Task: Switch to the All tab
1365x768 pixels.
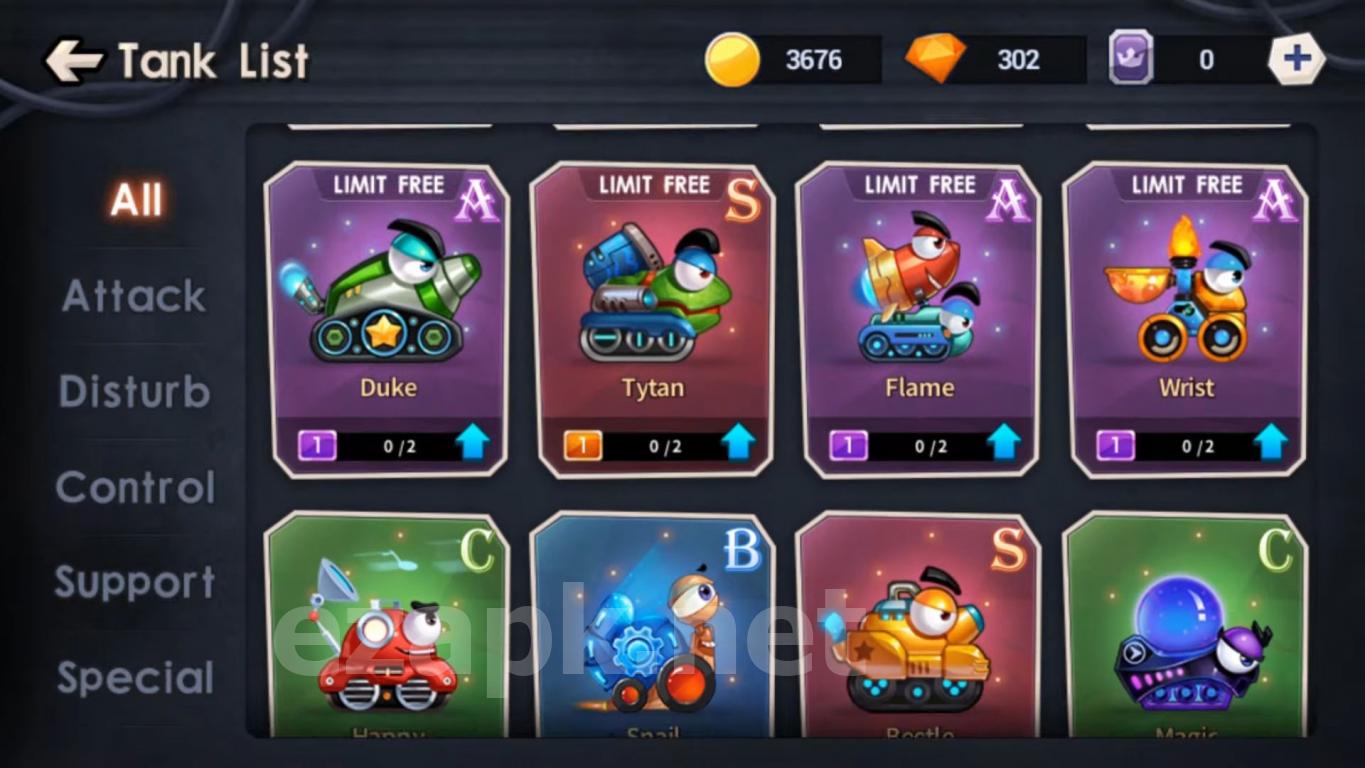Action: [x=136, y=200]
